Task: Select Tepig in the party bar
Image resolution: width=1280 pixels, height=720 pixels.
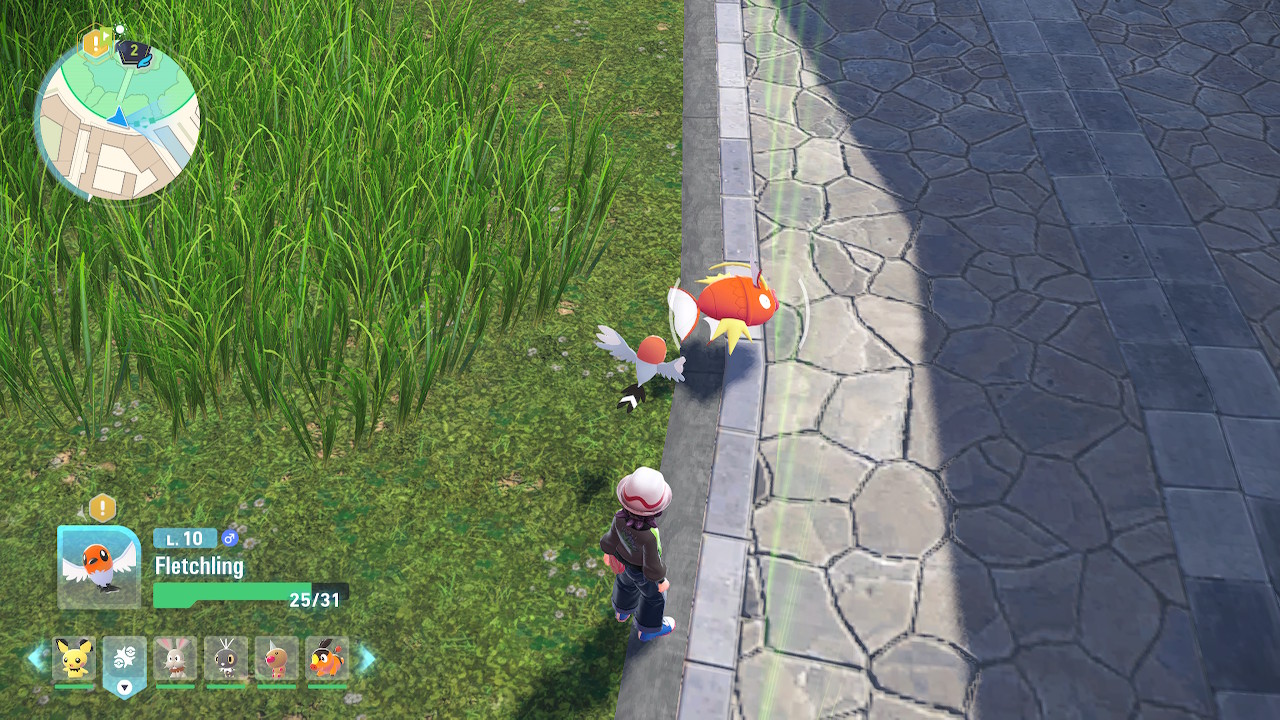Action: tap(327, 659)
